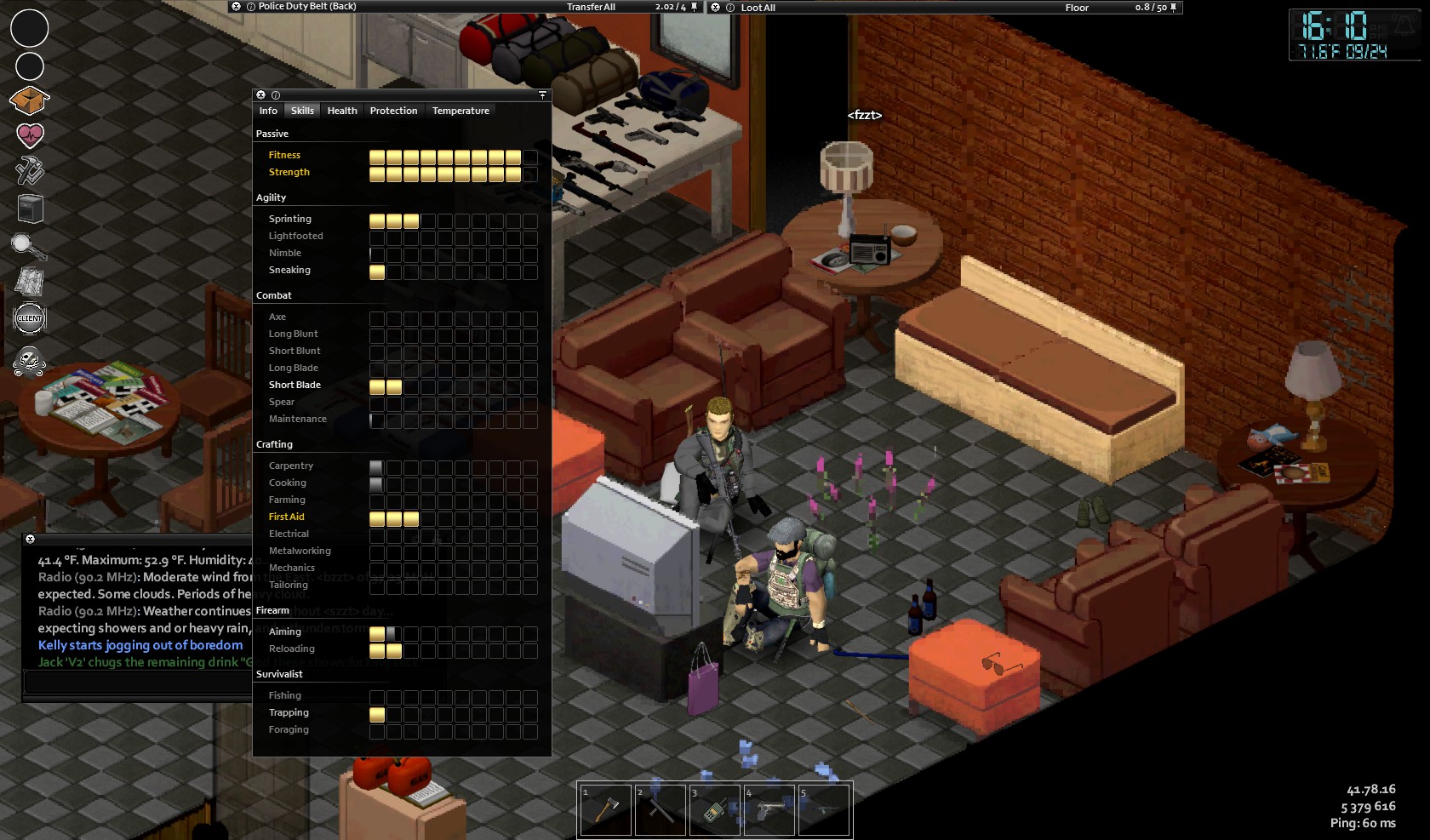Select the axe in hotbar slot 1
This screenshot has width=1430, height=840.
[605, 810]
